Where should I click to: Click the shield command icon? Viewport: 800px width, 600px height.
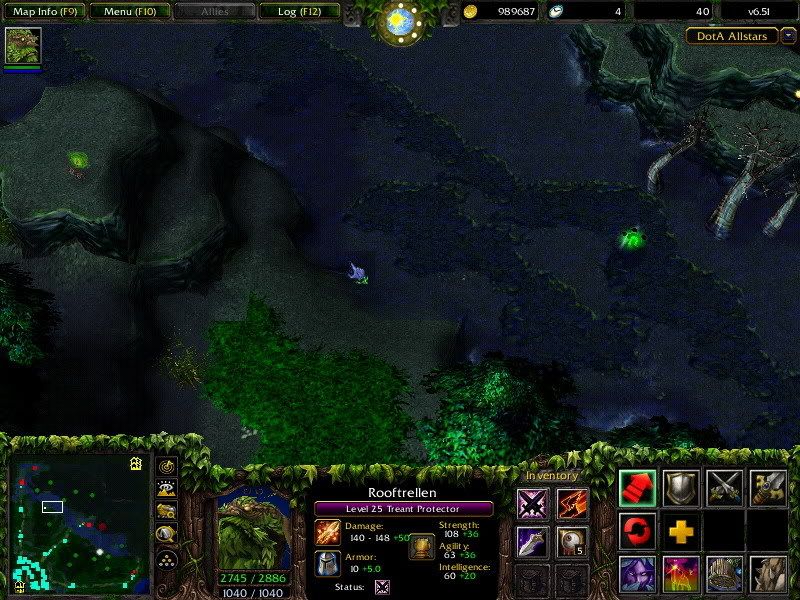click(x=681, y=487)
